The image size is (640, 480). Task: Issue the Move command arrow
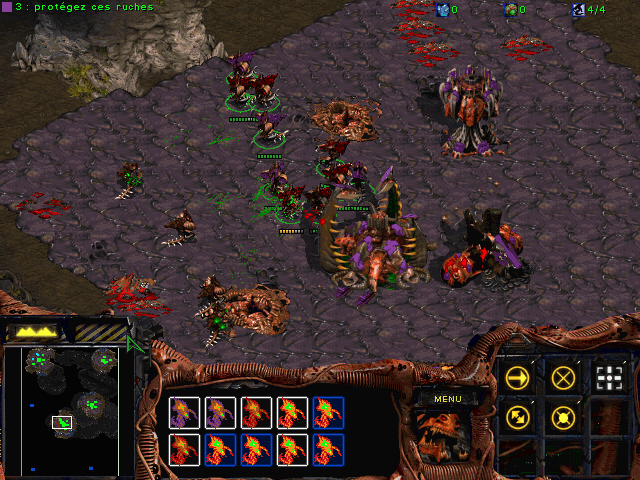coord(517,377)
